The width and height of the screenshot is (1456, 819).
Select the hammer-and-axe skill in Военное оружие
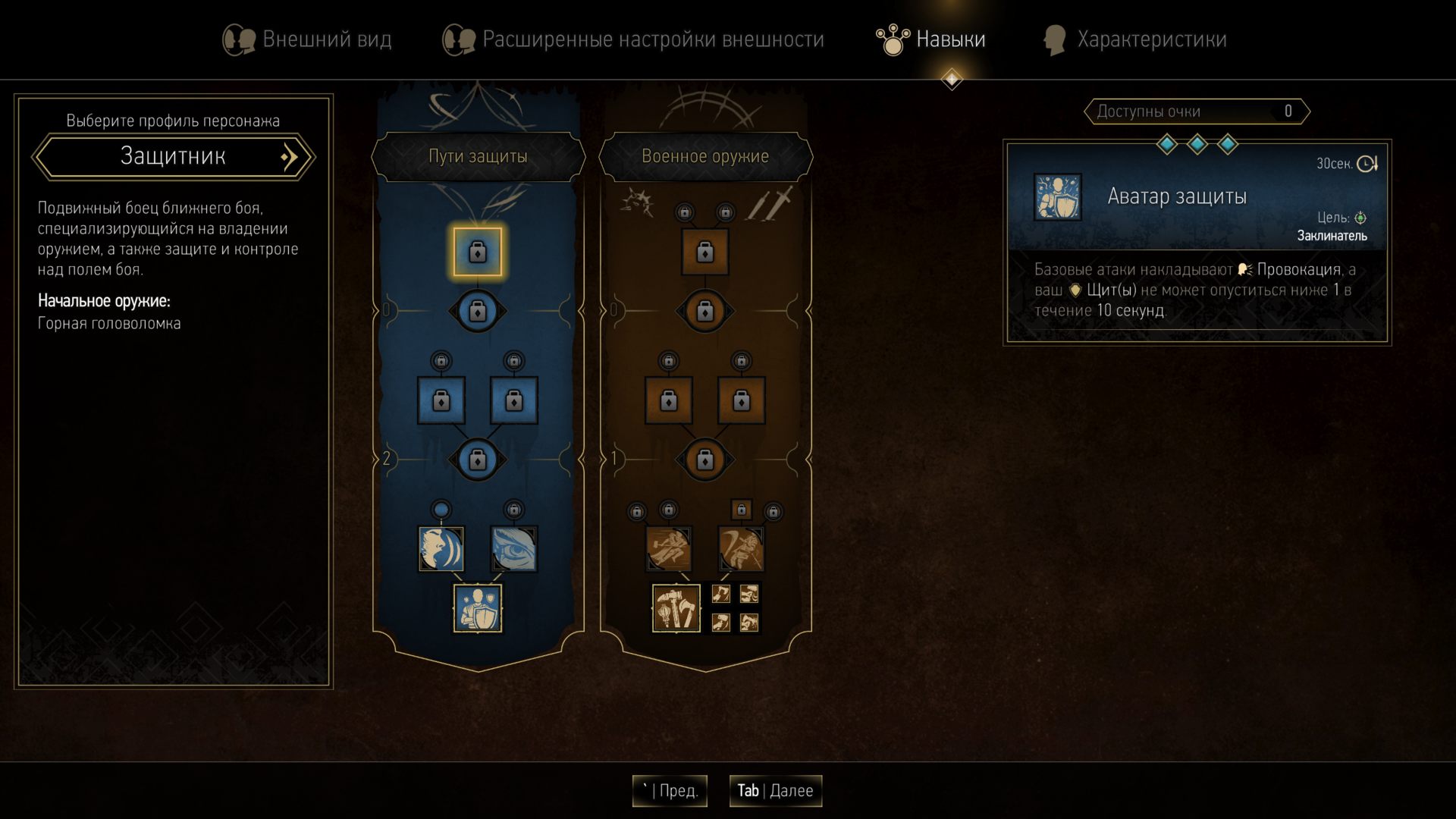[x=677, y=607]
